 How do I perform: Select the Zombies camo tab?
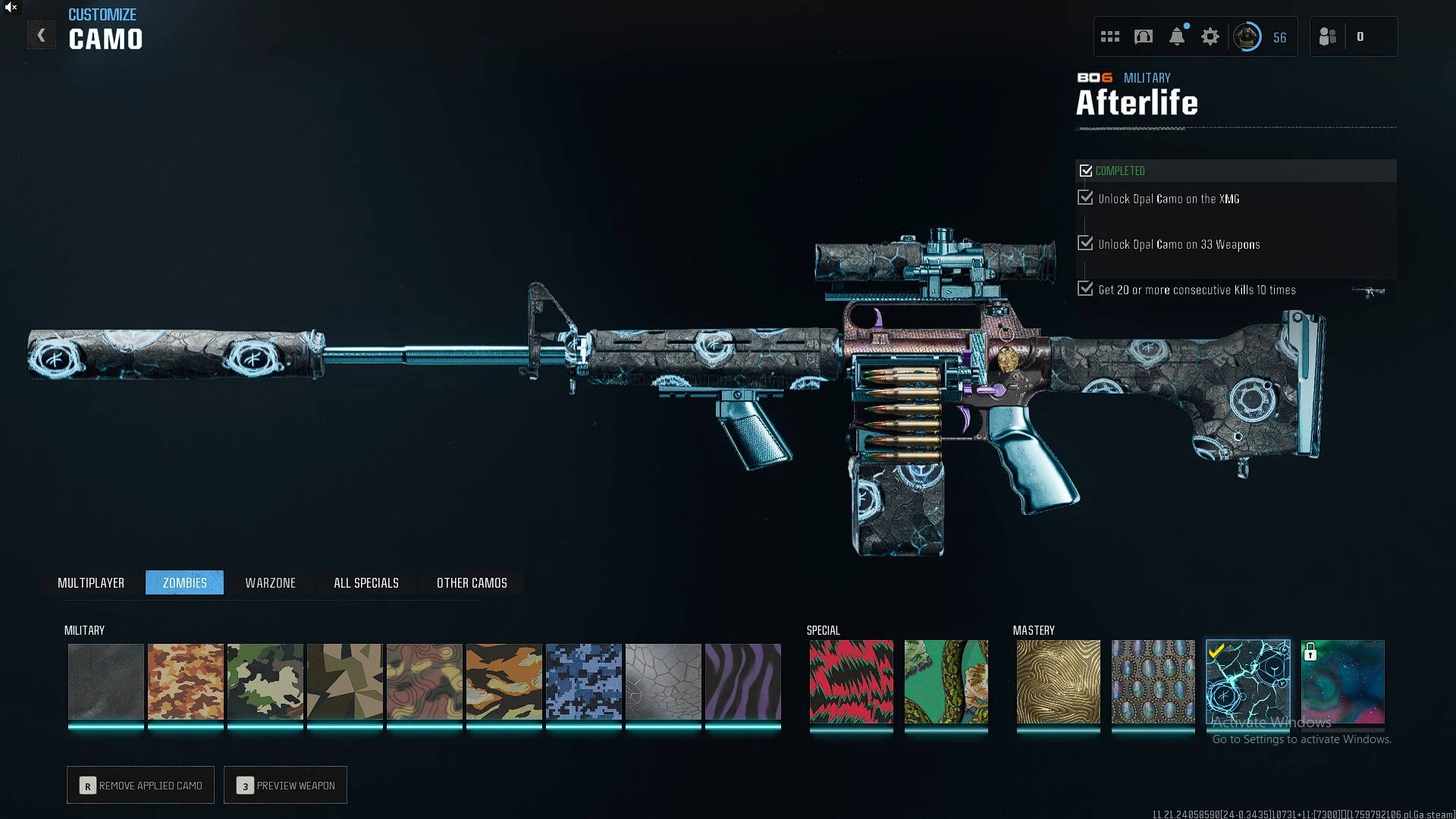coord(184,582)
